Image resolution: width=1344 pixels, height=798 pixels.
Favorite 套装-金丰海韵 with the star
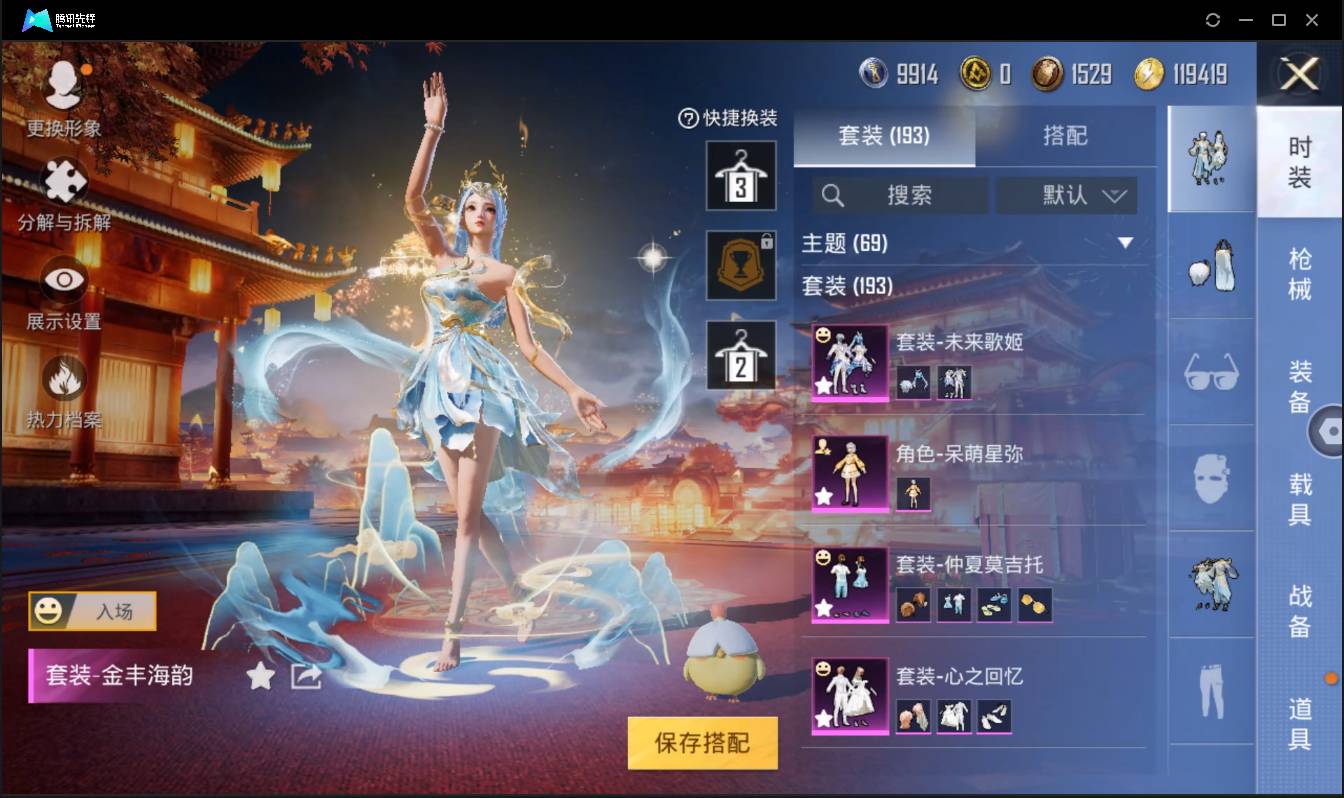(260, 676)
